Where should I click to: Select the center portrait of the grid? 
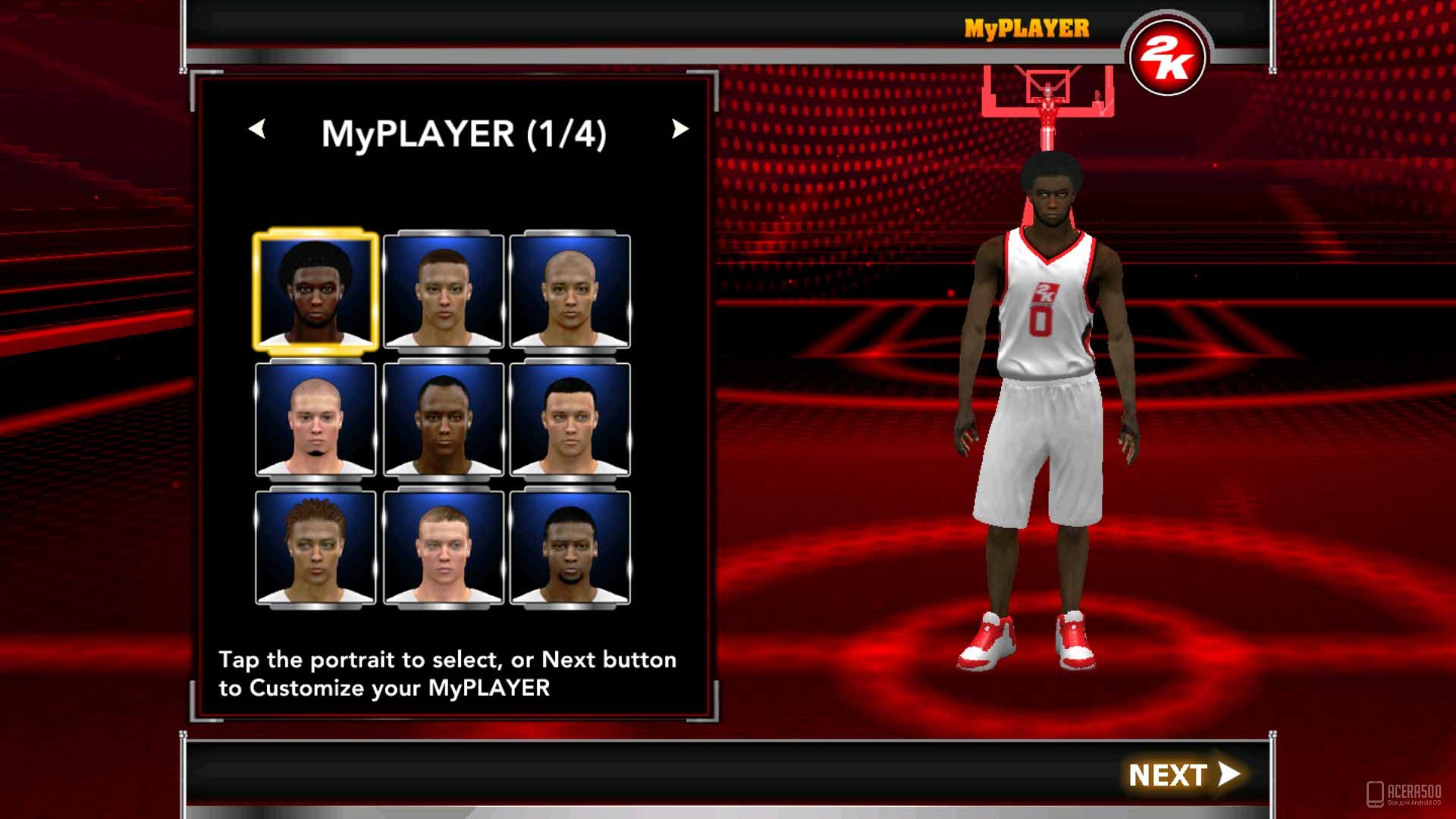[444, 419]
